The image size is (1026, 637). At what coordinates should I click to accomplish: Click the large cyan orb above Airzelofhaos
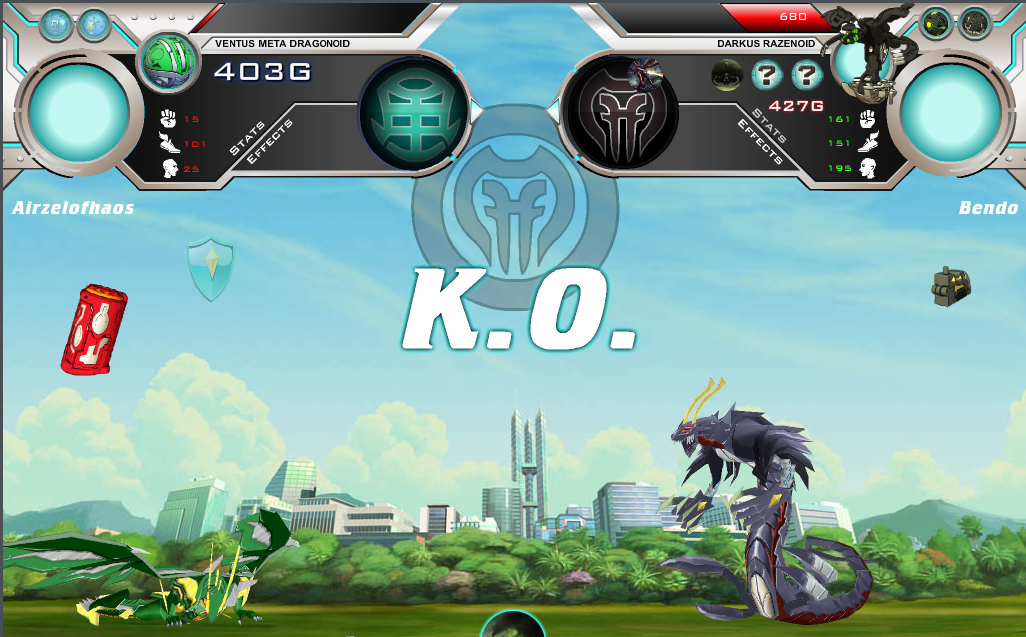(x=78, y=111)
